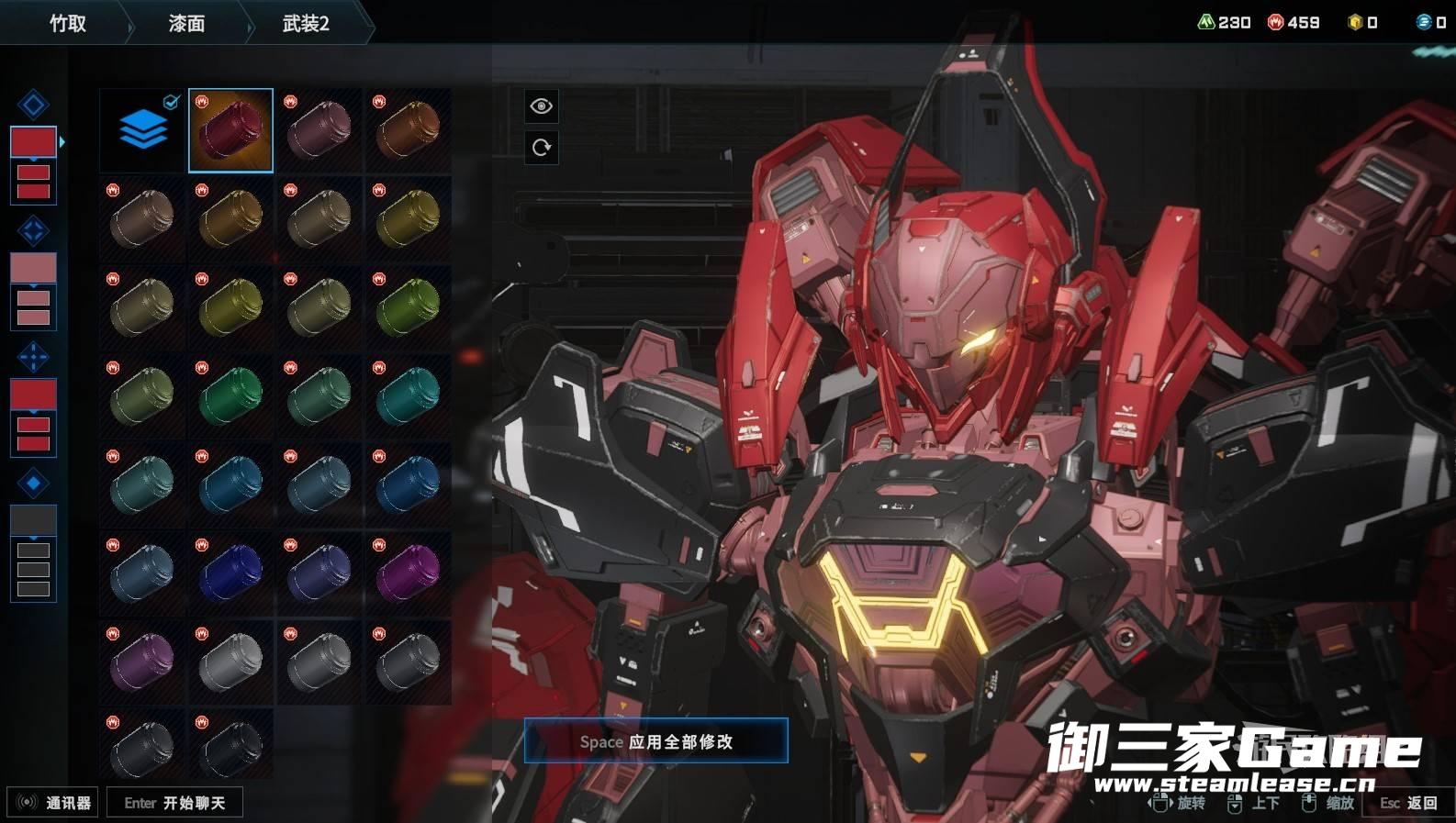Viewport: 1456px width, 823px height.
Task: Click the 开始聊天 chat box
Action: [x=174, y=803]
